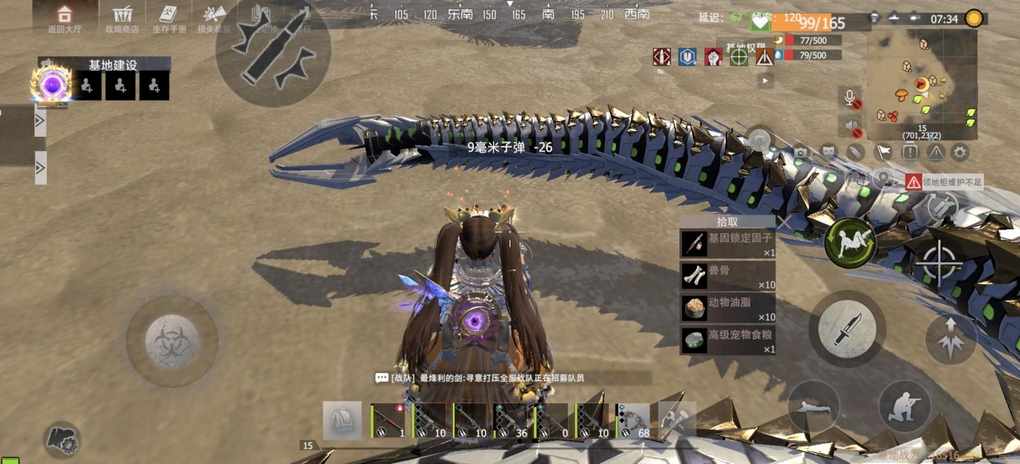This screenshot has width=1020, height=464.
Task: Aim with the crosshair button
Action: click(x=940, y=263)
